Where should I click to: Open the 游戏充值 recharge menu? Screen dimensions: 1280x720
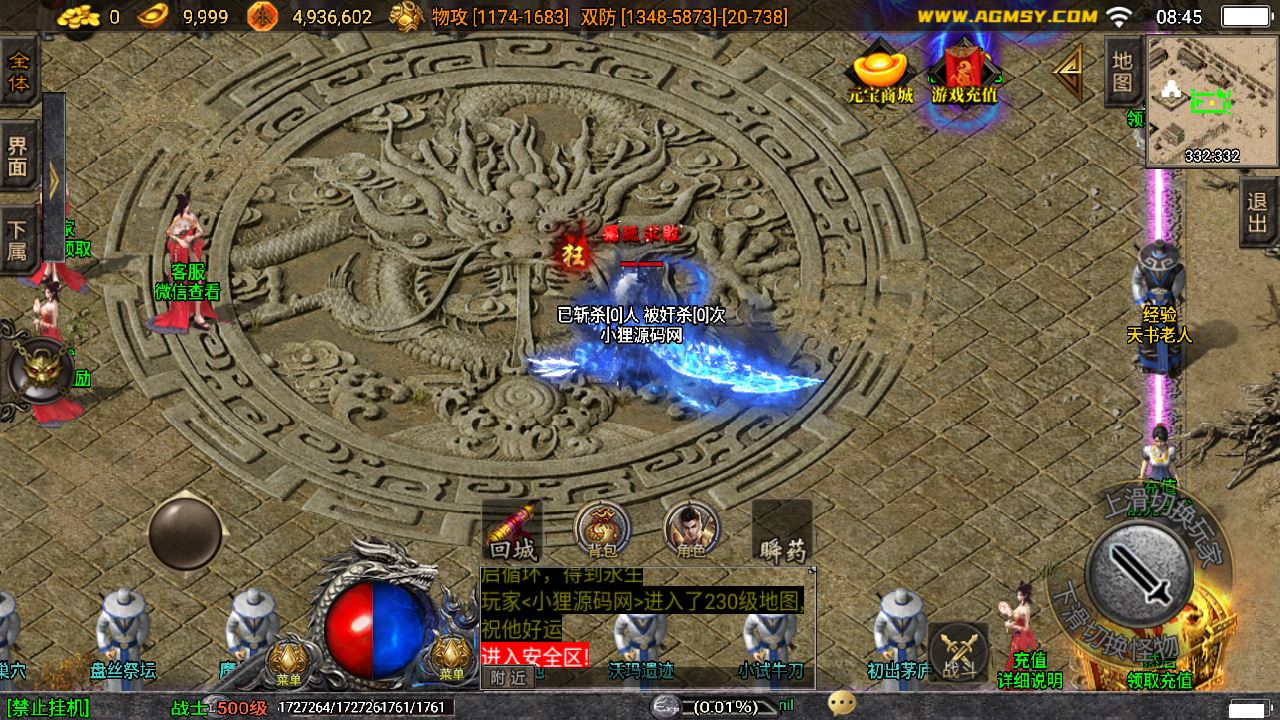964,72
